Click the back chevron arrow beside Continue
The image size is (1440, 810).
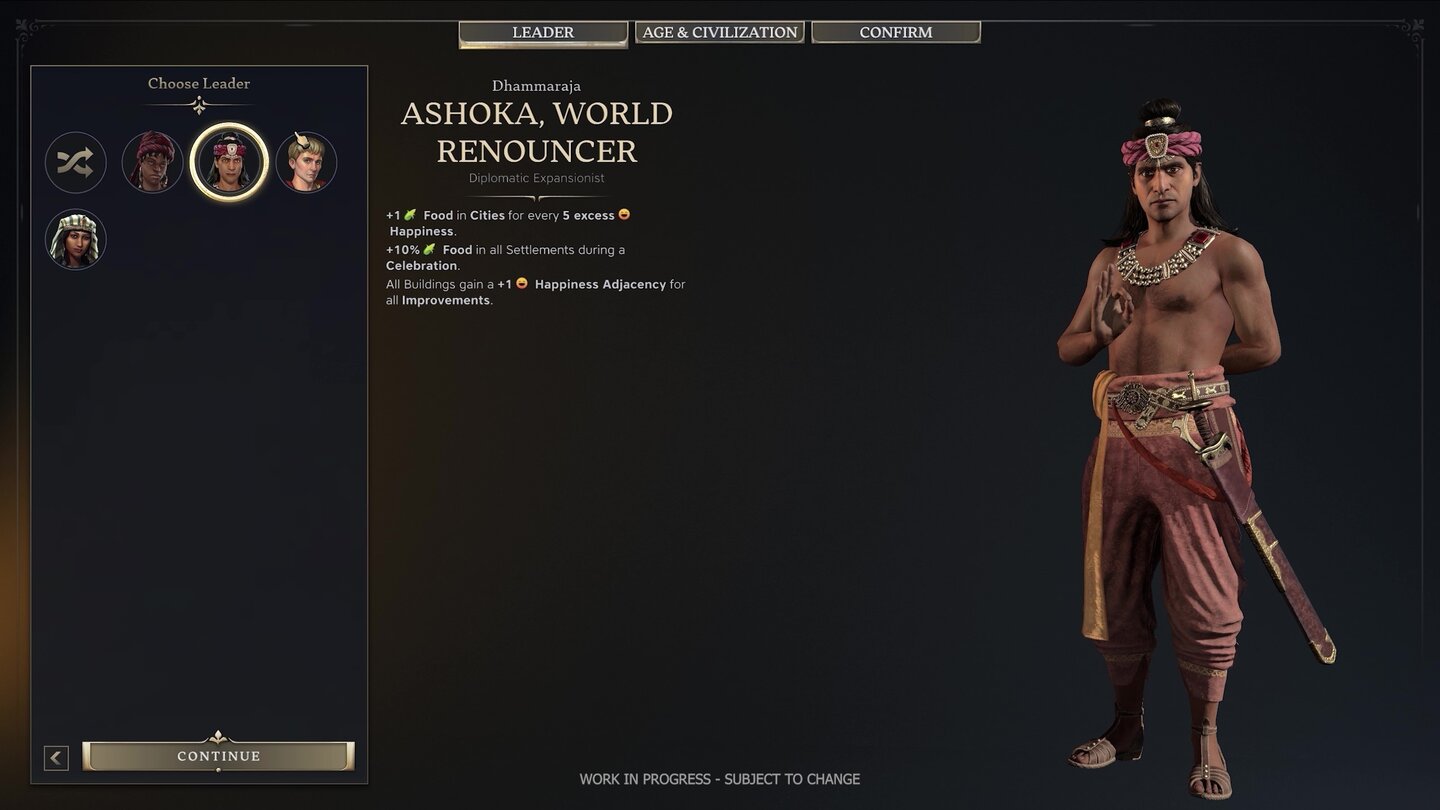tap(56, 757)
